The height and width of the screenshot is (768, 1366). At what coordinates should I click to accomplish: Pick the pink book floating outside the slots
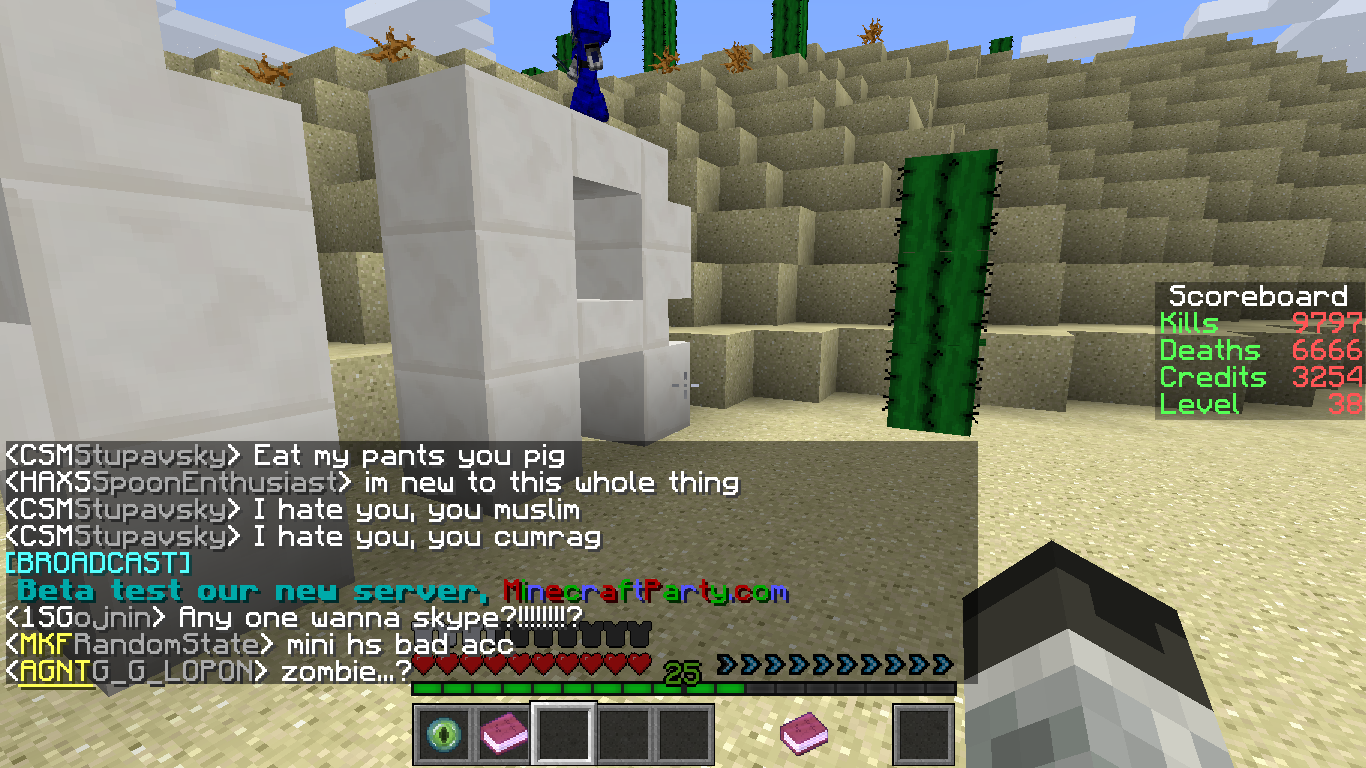tap(803, 734)
